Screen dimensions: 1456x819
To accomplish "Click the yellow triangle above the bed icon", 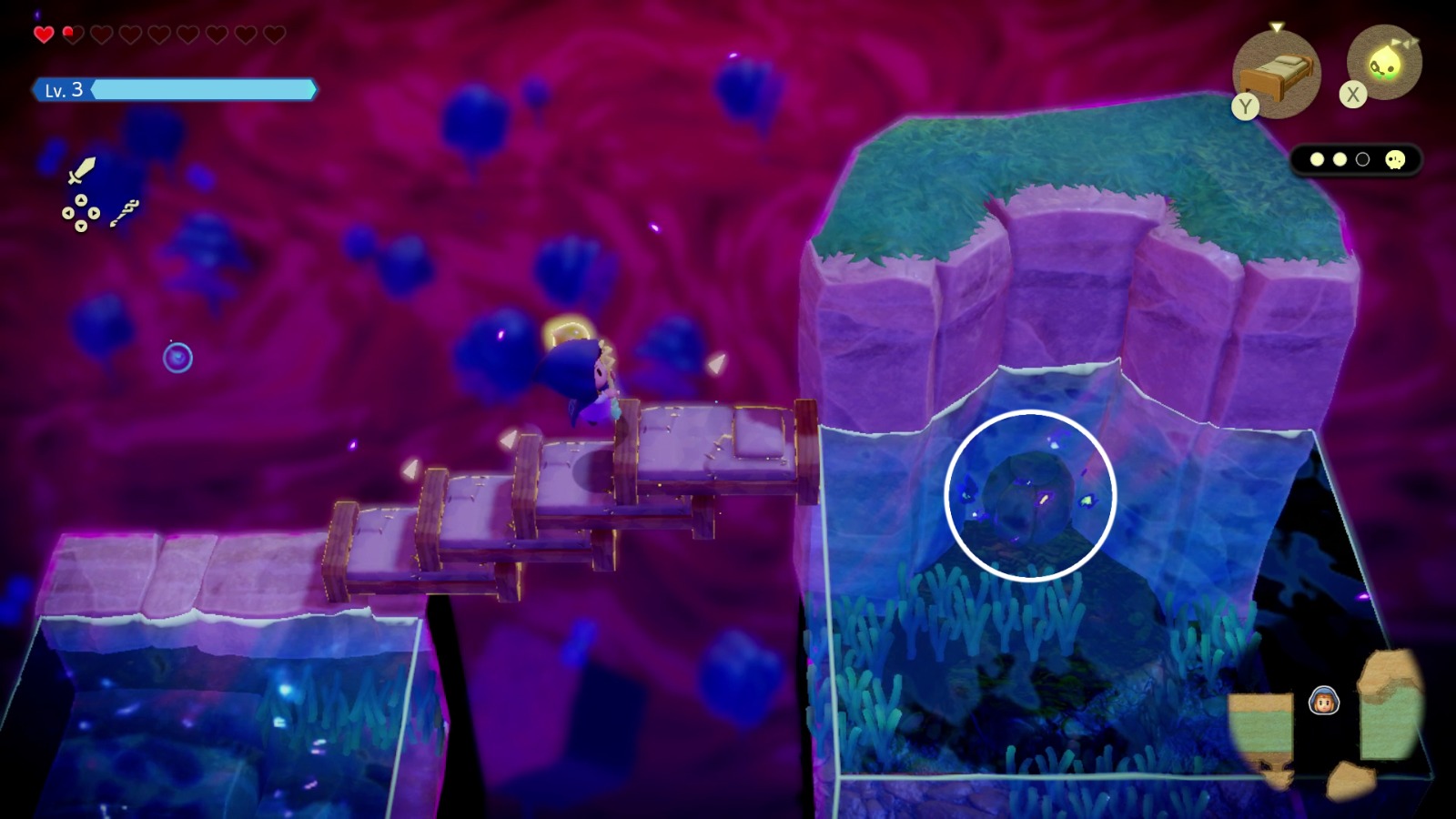I will pos(1278,26).
